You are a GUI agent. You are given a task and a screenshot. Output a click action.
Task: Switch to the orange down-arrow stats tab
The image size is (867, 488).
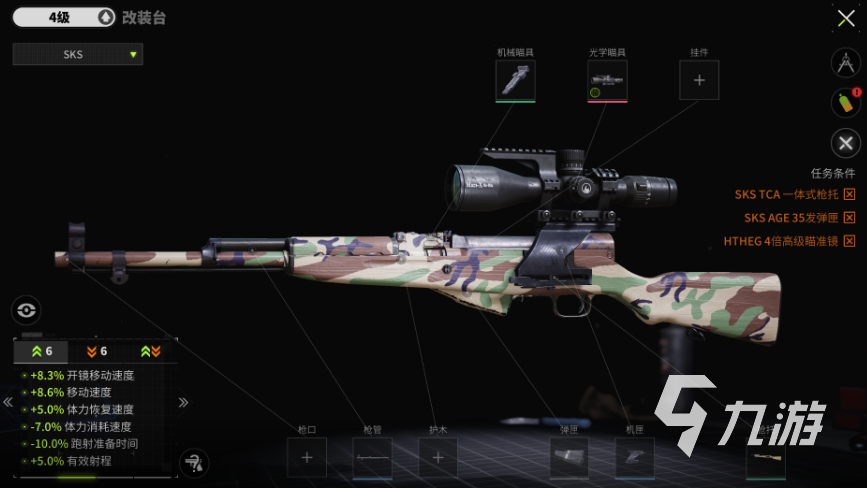[97, 351]
